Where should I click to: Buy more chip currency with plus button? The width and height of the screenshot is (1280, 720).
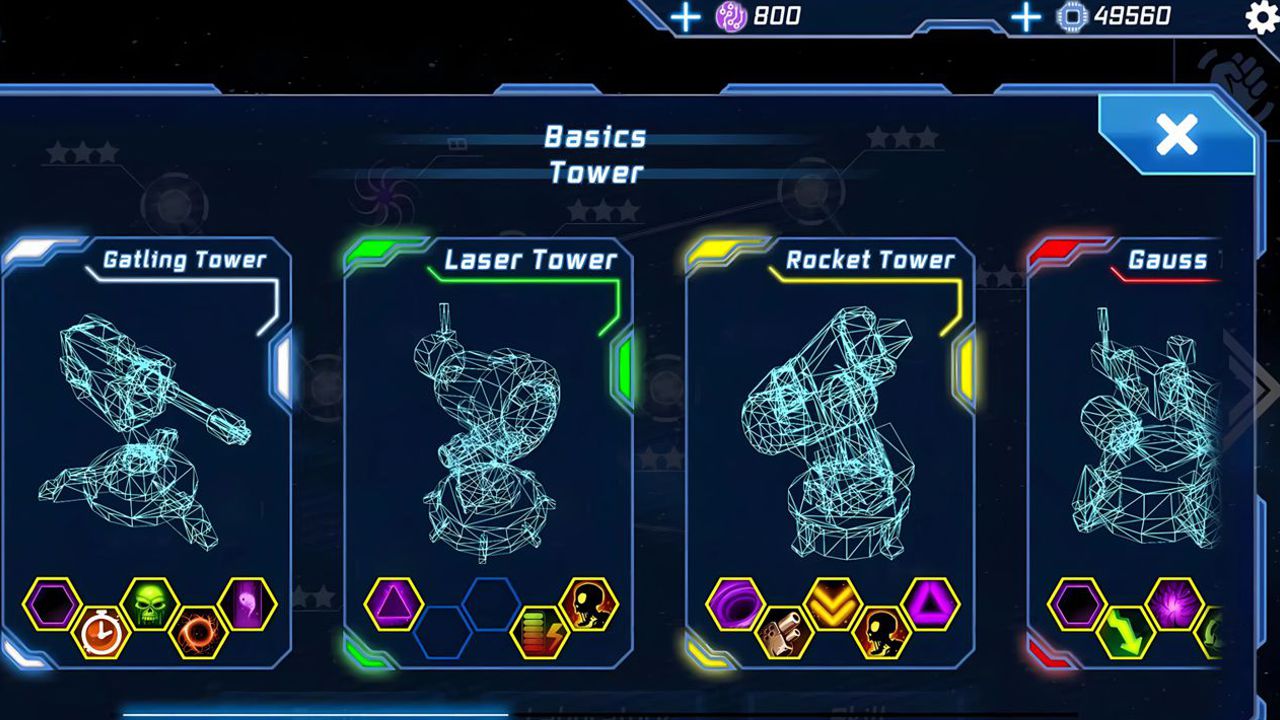click(1026, 16)
